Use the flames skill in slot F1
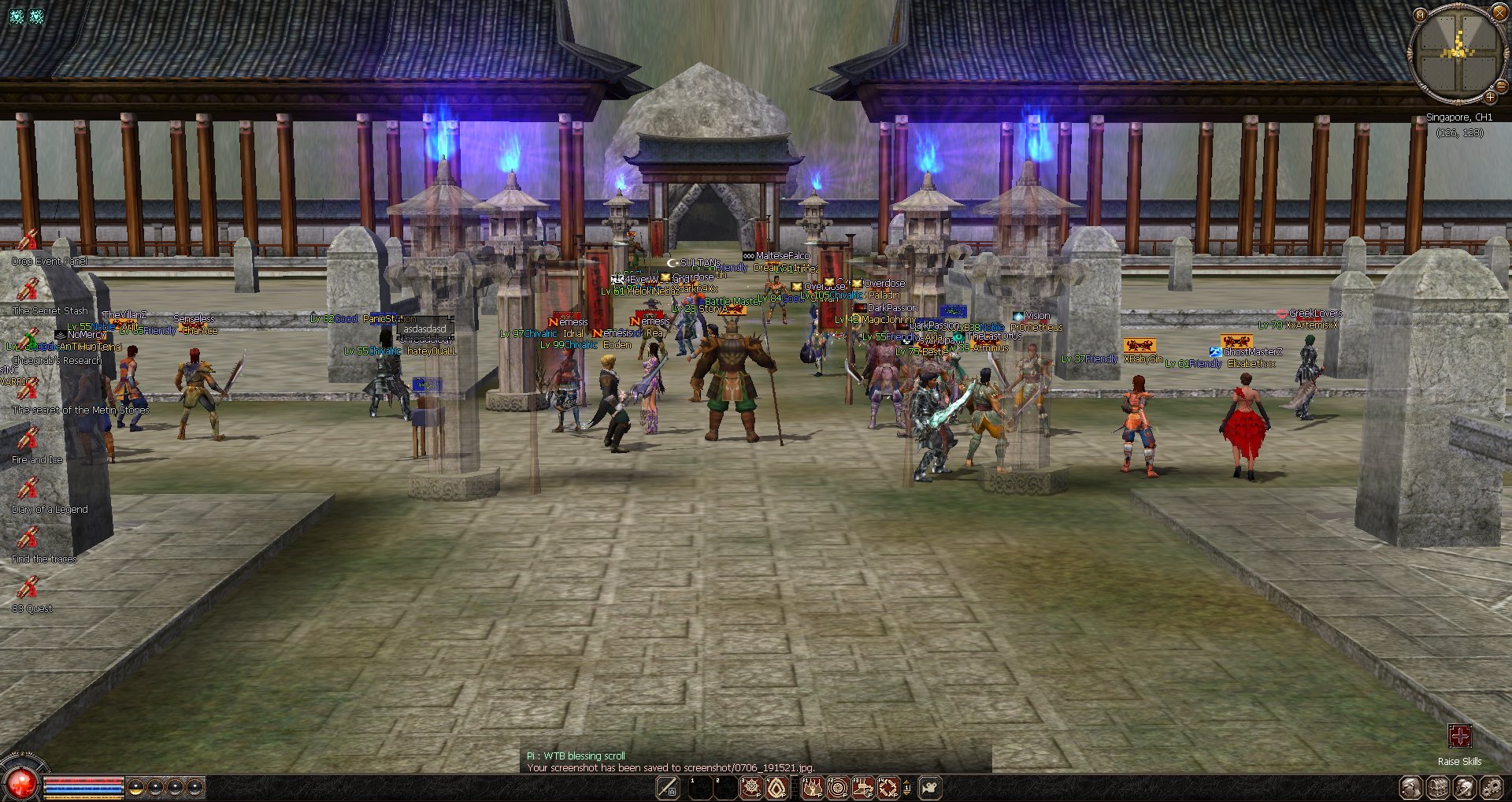The width and height of the screenshot is (1512, 802). pos(812,787)
